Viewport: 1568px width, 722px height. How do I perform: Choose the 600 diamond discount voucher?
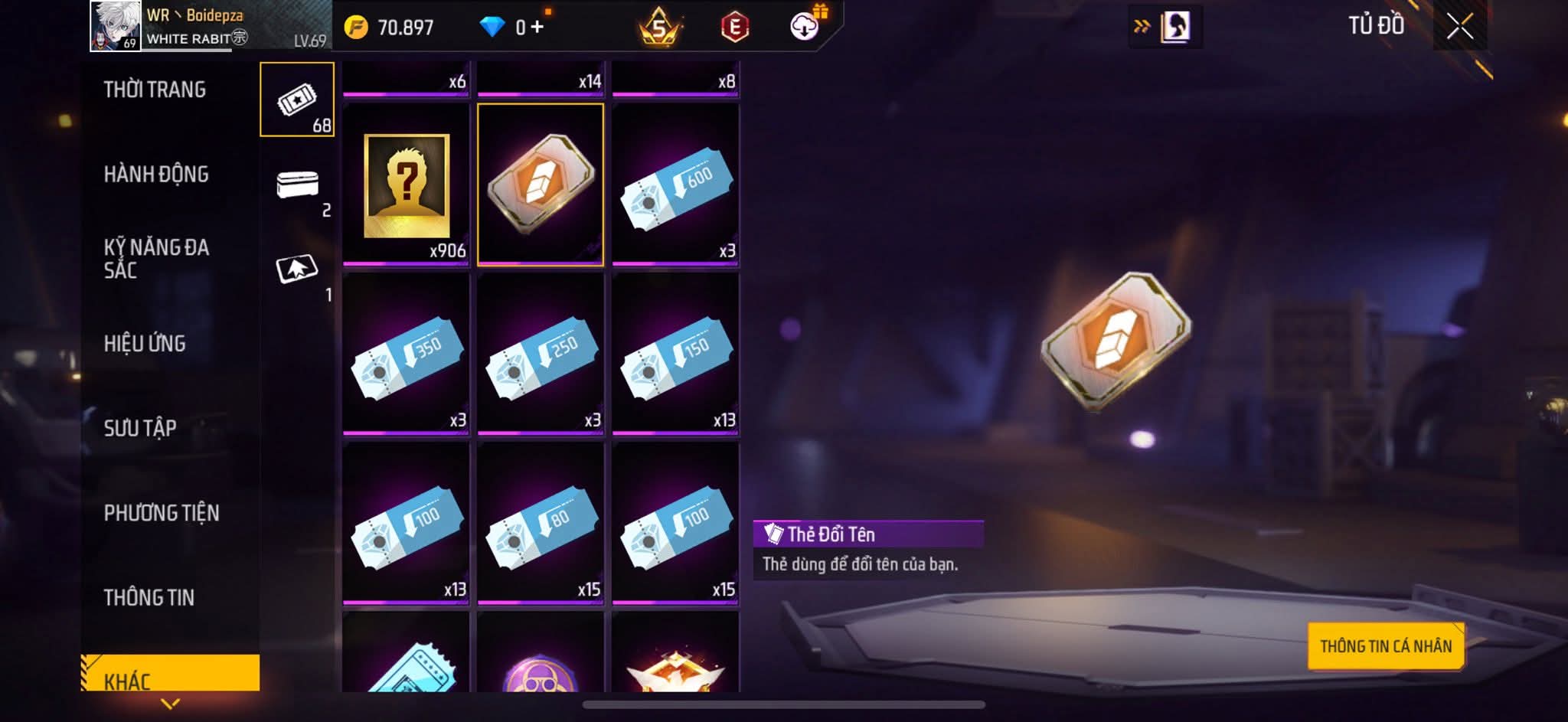675,185
